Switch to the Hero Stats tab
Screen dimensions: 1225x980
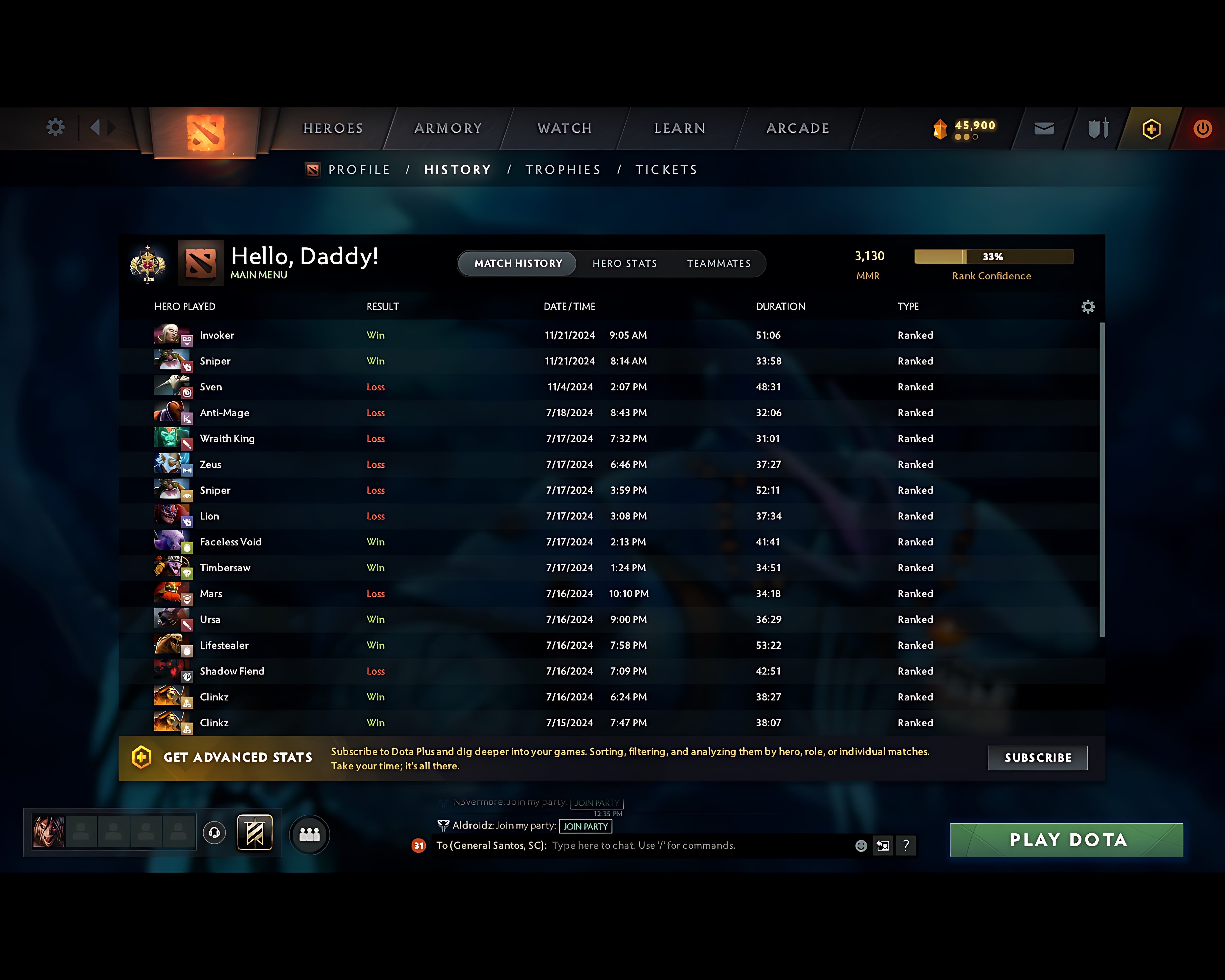(x=624, y=263)
